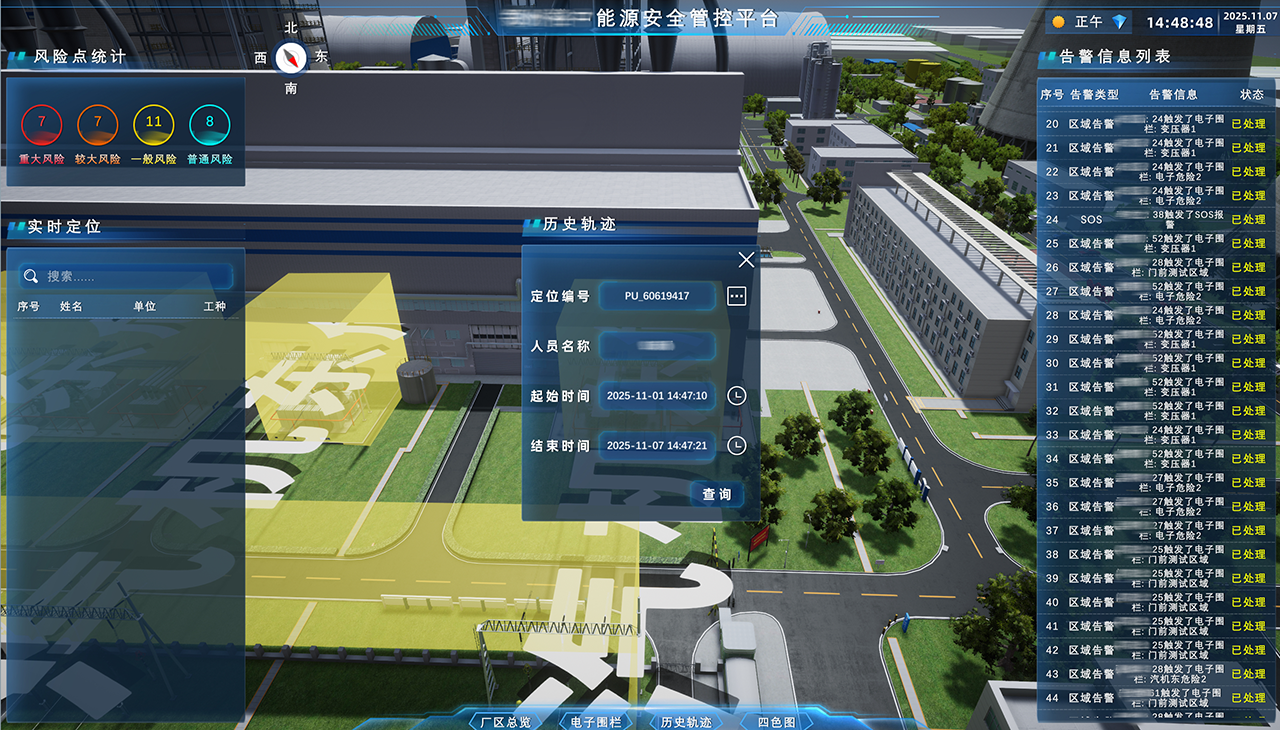Image resolution: width=1280 pixels, height=730 pixels.
Task: Focus the 人员名称 field
Action: [x=657, y=346]
